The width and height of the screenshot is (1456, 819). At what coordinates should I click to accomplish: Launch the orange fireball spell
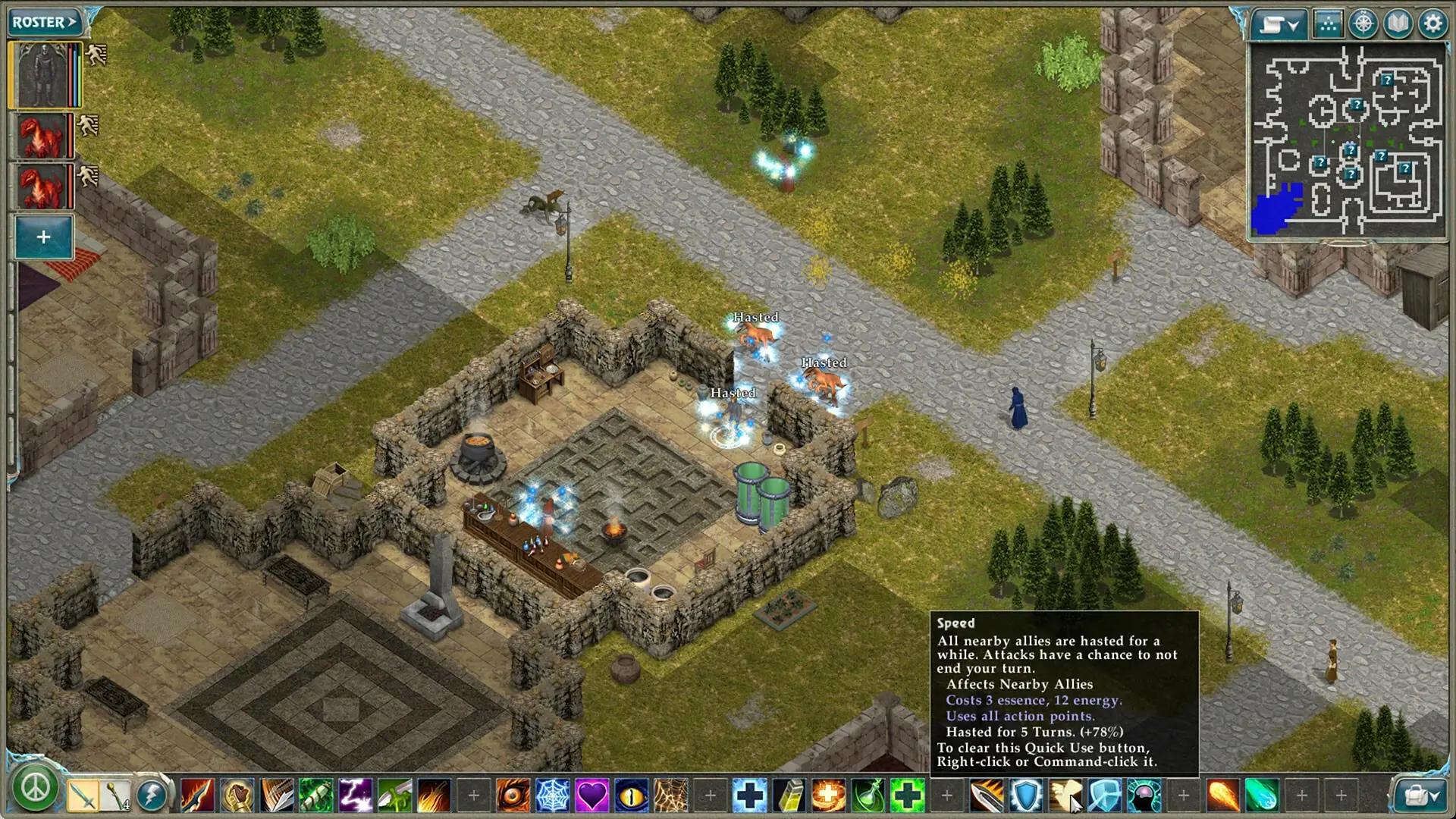1222,795
